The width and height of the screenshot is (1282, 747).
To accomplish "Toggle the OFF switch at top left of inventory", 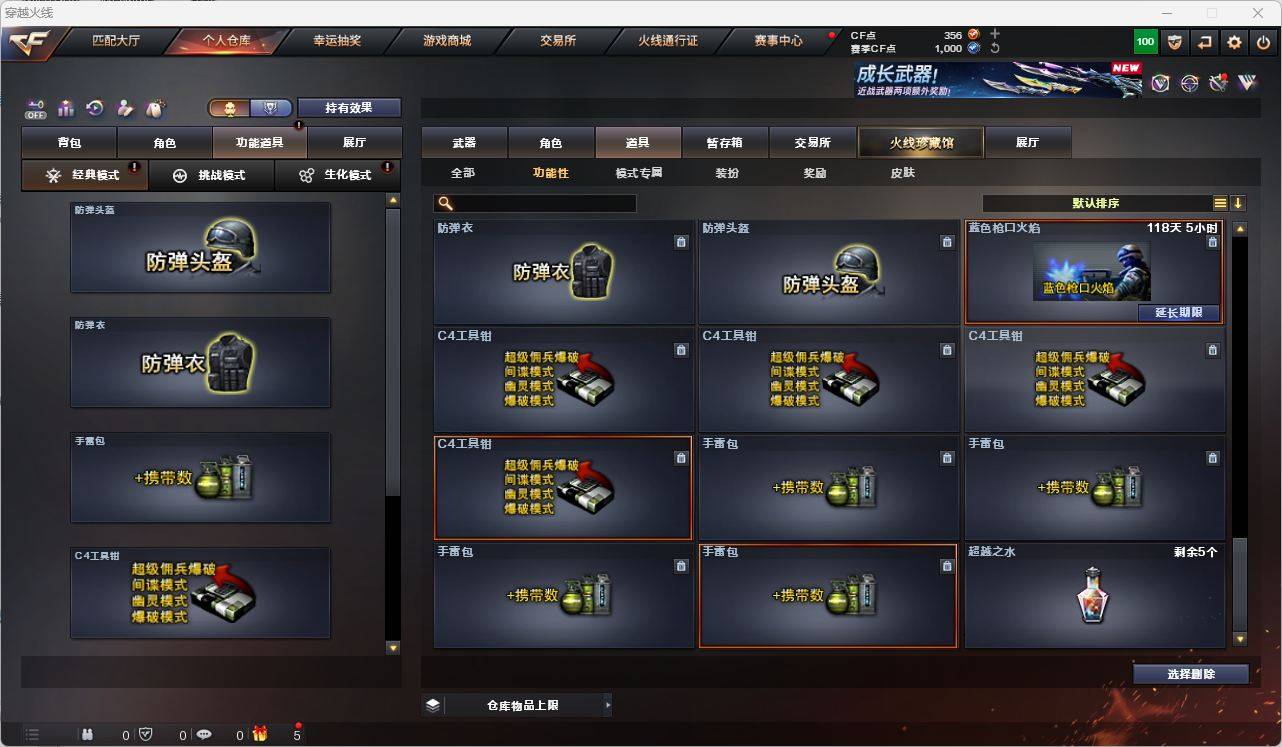I will (x=36, y=107).
